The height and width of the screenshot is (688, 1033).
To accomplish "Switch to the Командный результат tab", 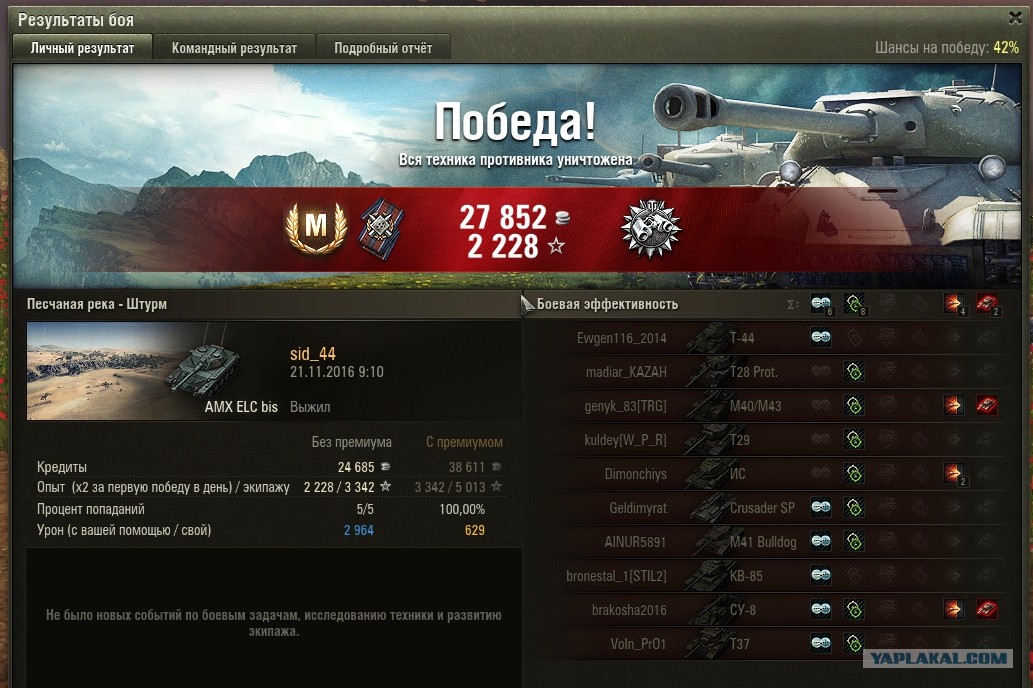I will [x=234, y=48].
